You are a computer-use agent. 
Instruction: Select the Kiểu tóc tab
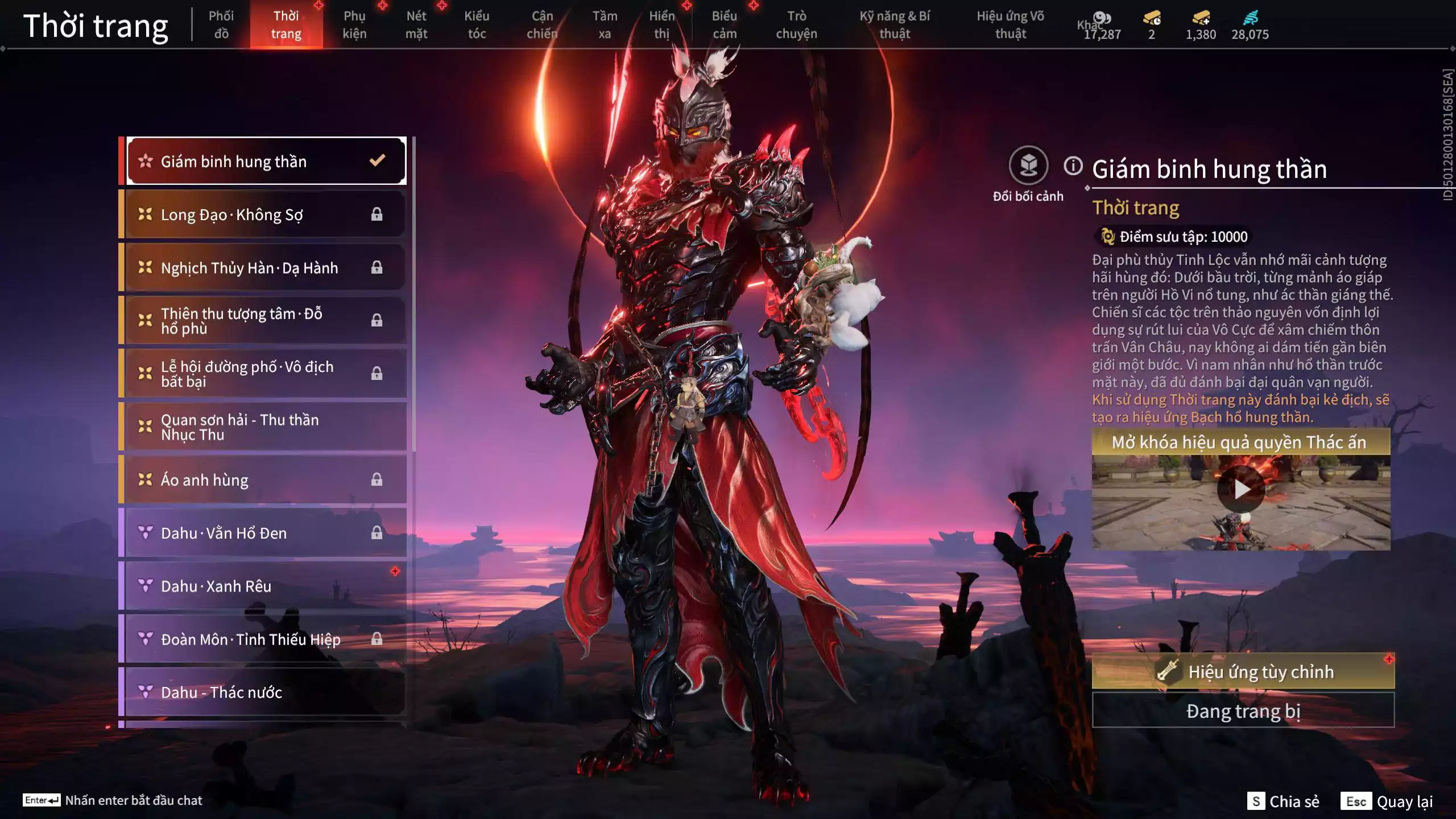click(x=477, y=25)
